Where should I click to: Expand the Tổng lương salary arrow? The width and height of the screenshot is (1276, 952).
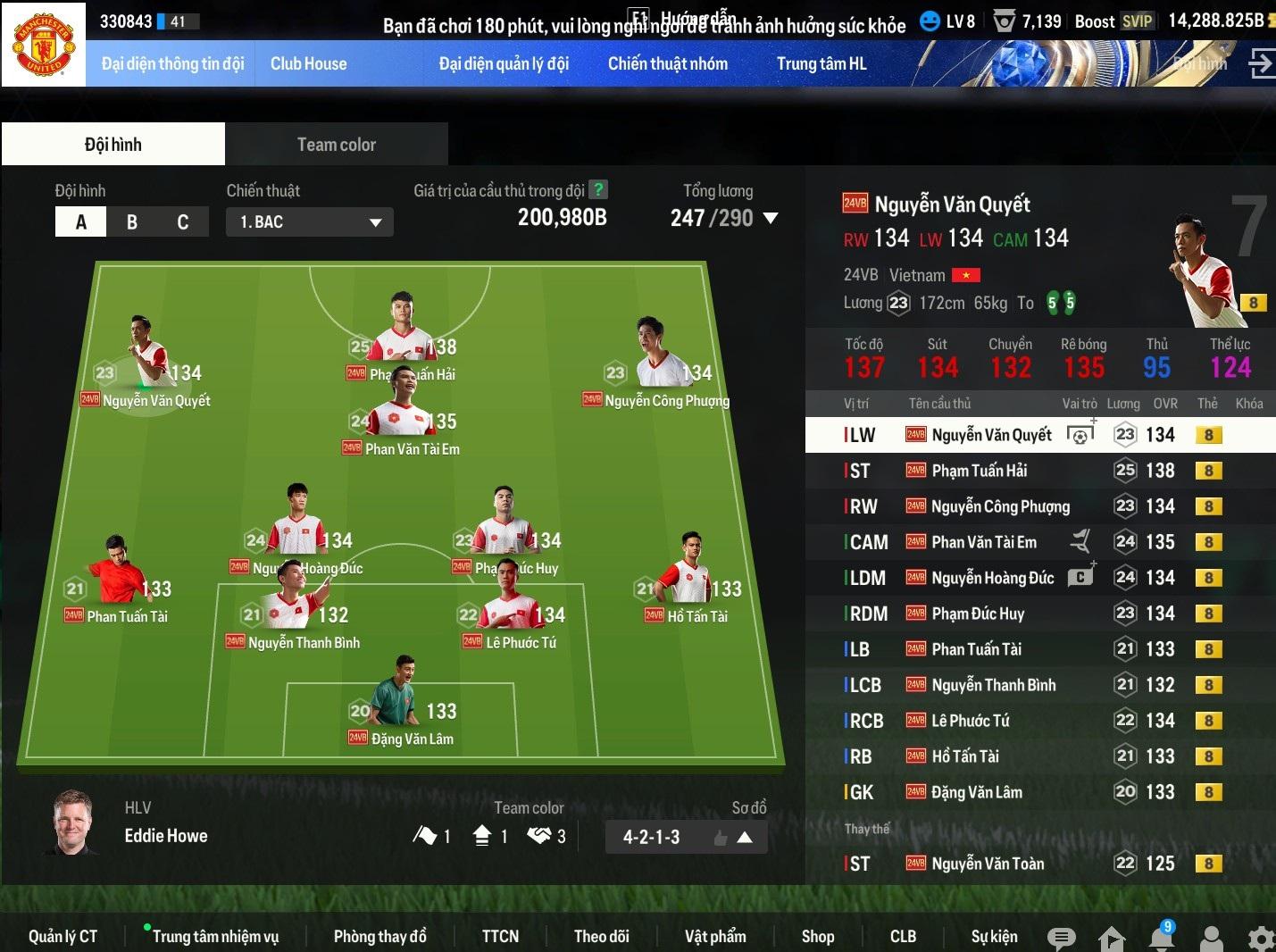click(x=771, y=218)
